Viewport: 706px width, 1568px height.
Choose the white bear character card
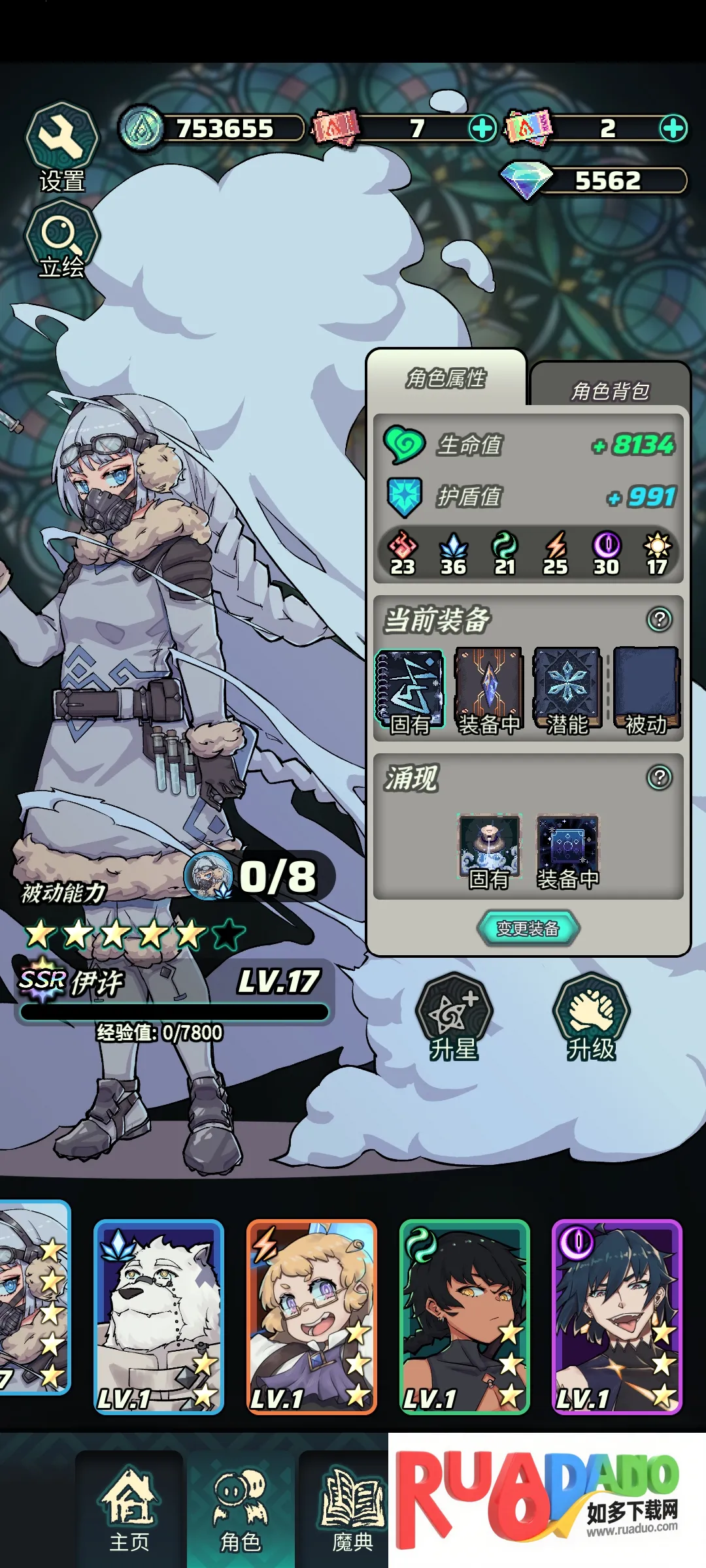pyautogui.click(x=159, y=1316)
